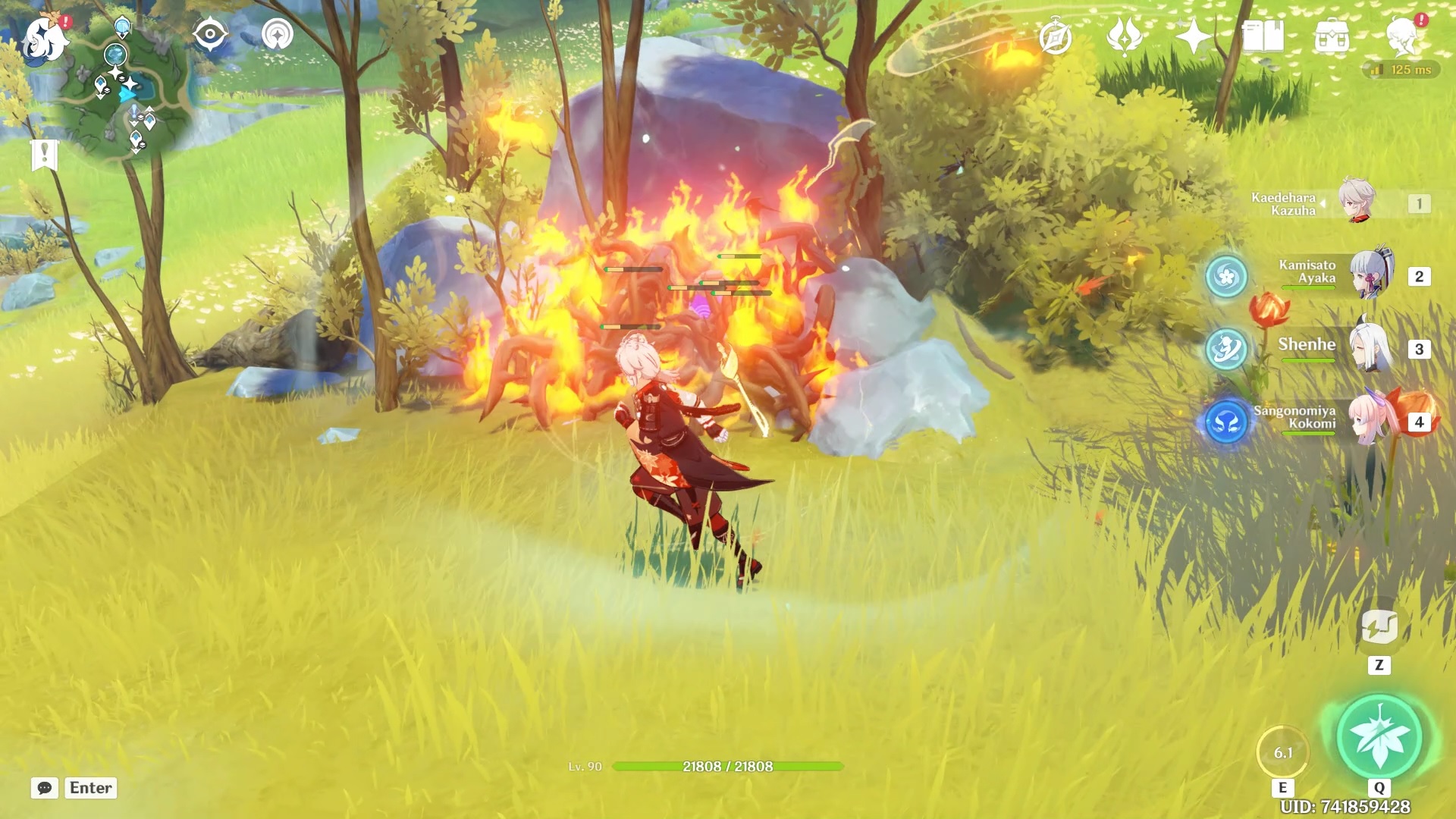
Task: Open the inventory backpack icon
Action: pos(1332,36)
